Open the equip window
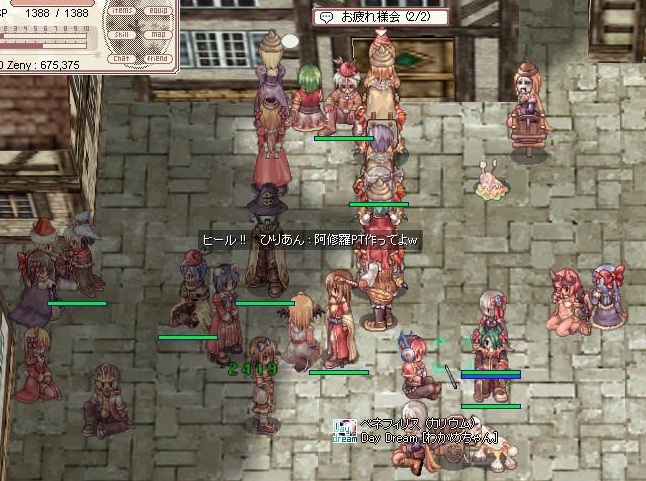The width and height of the screenshot is (646, 481). click(156, 11)
